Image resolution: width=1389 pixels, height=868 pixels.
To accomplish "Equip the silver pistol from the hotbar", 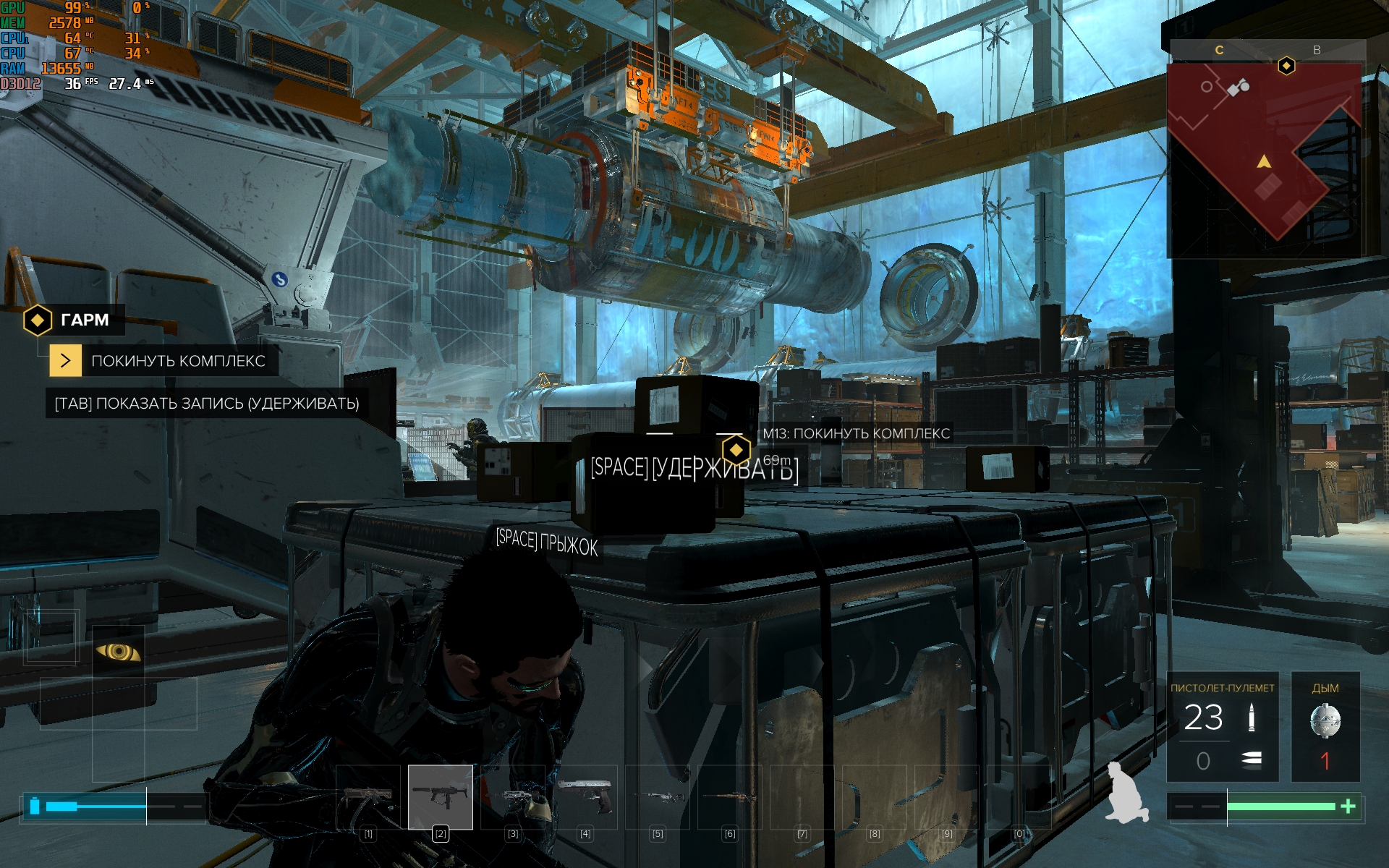I will [585, 797].
